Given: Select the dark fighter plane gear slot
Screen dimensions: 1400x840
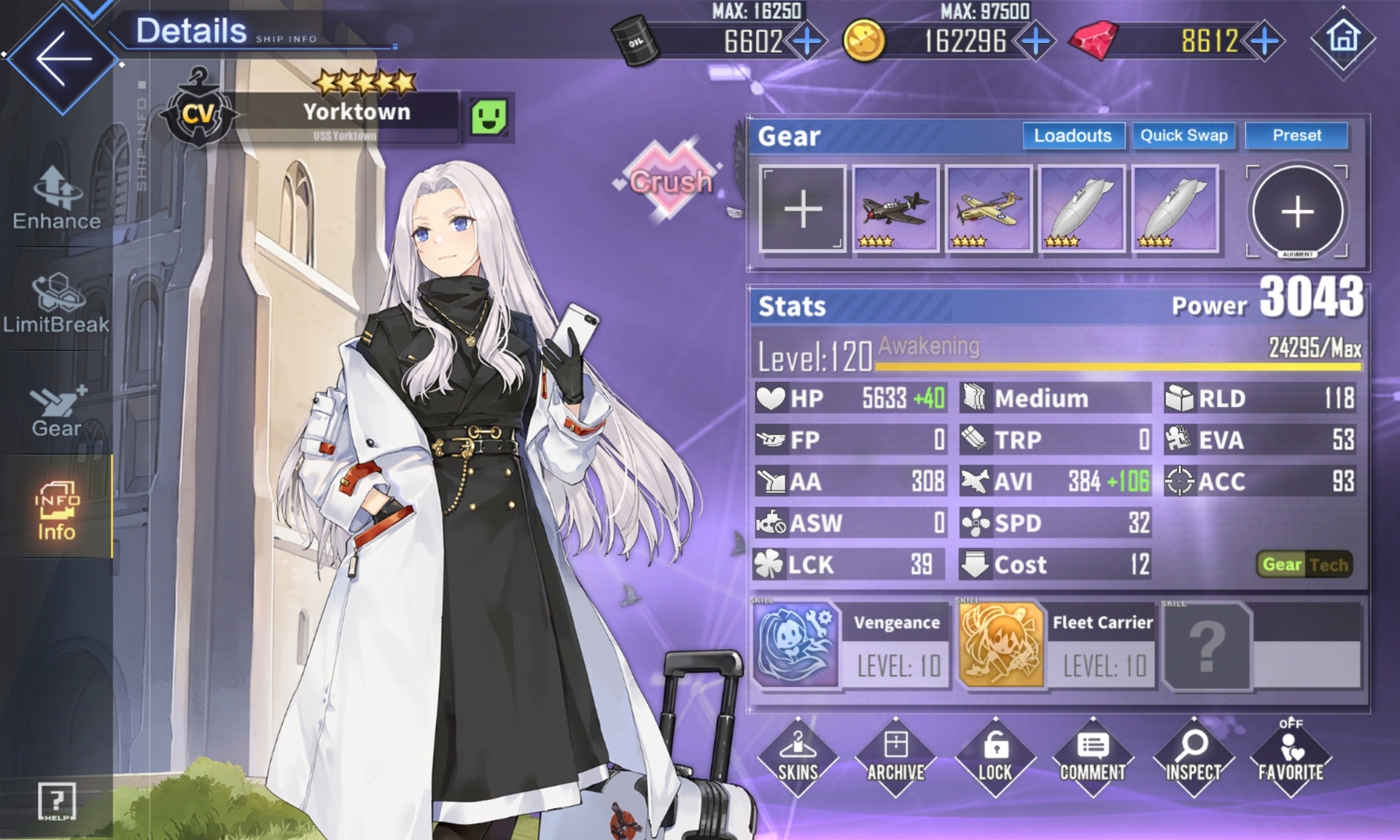Looking at the screenshot, I should 895,209.
